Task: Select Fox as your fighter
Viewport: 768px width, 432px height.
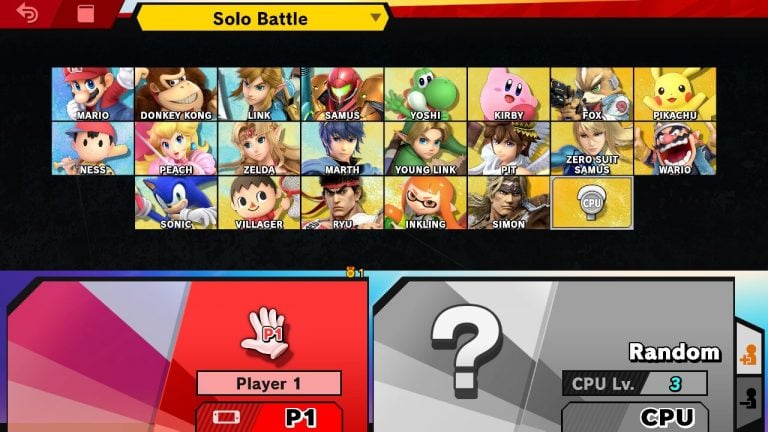Action: point(591,94)
